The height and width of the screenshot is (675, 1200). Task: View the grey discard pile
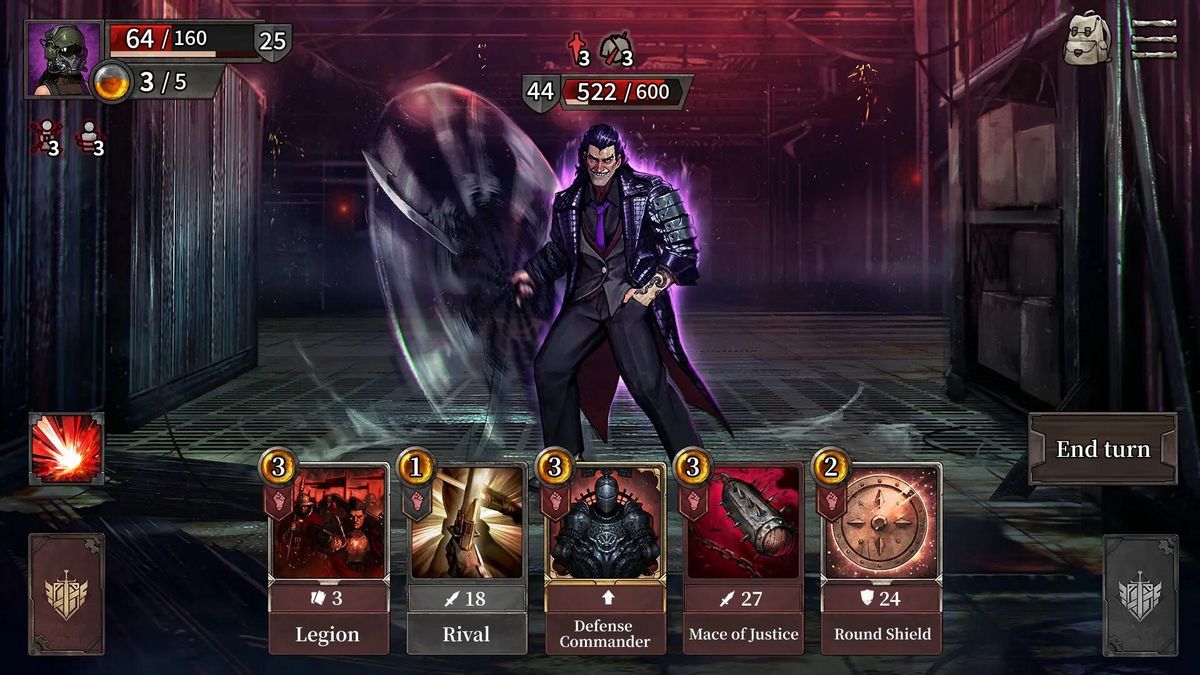click(1140, 595)
